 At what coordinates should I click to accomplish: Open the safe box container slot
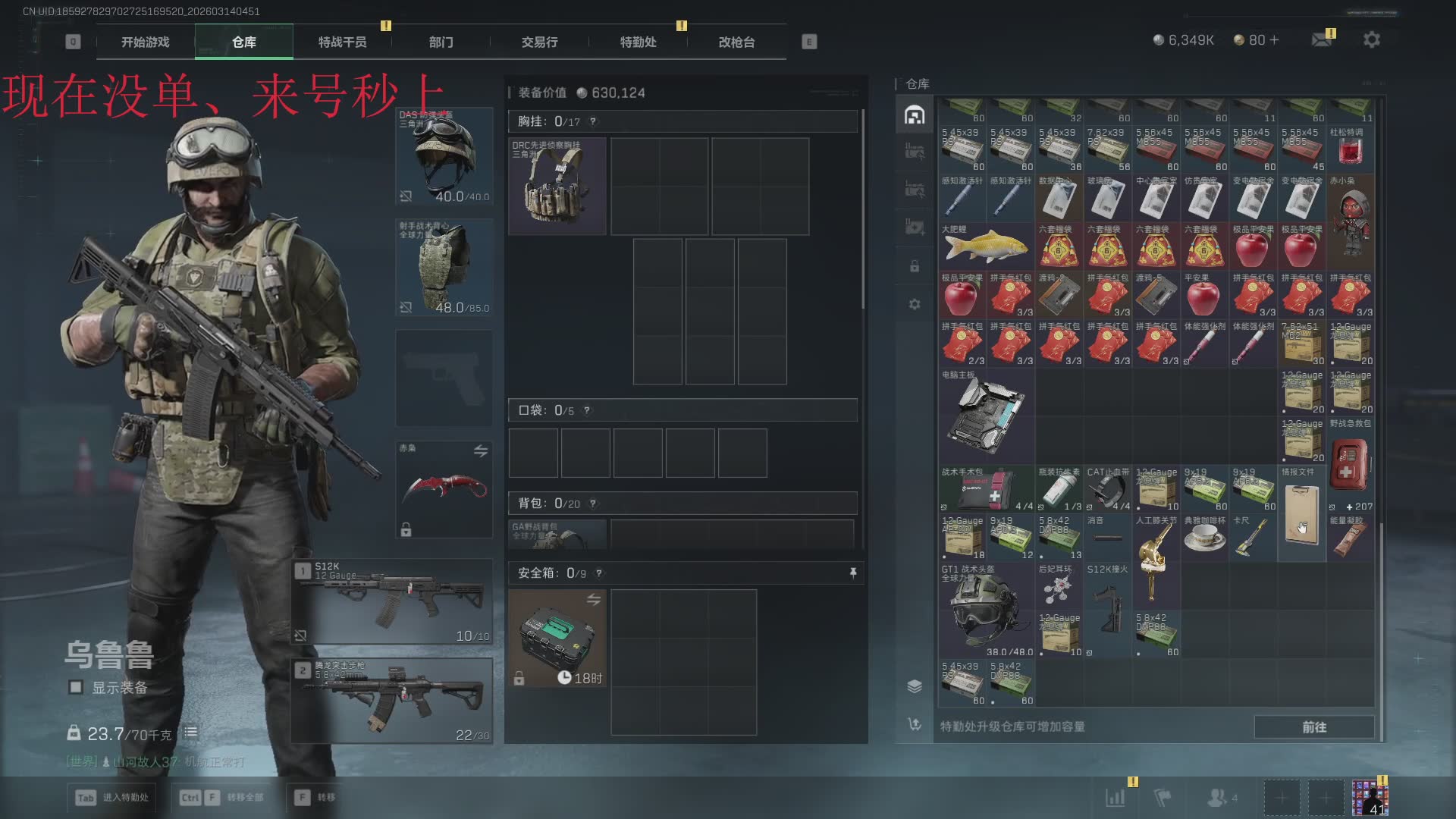[557, 639]
